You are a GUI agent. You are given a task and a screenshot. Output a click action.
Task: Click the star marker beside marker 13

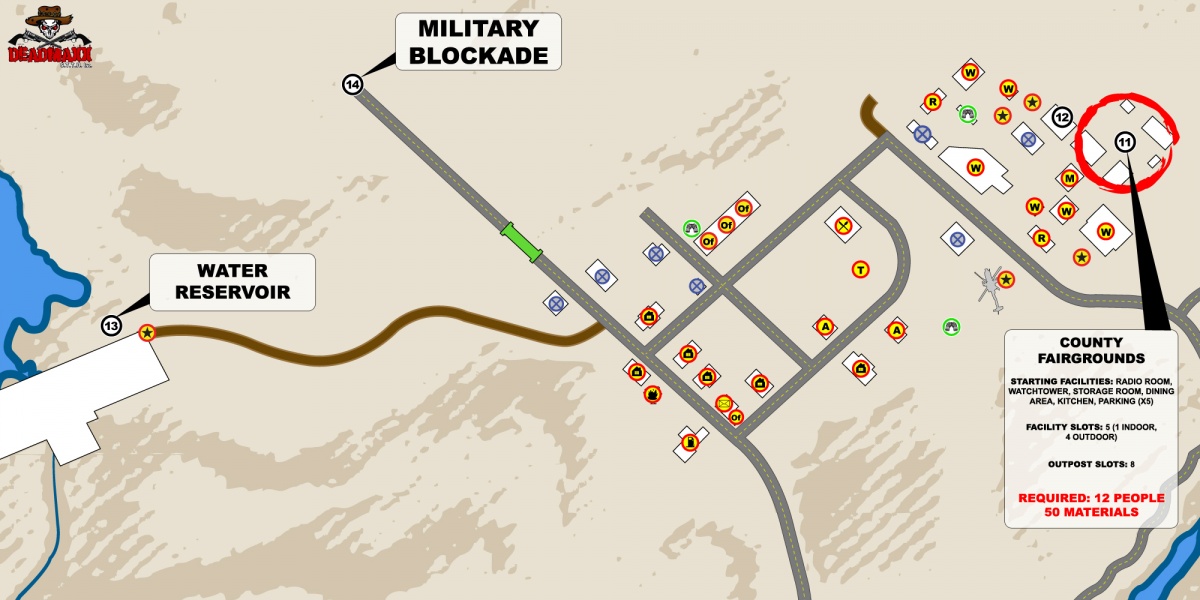pos(147,332)
